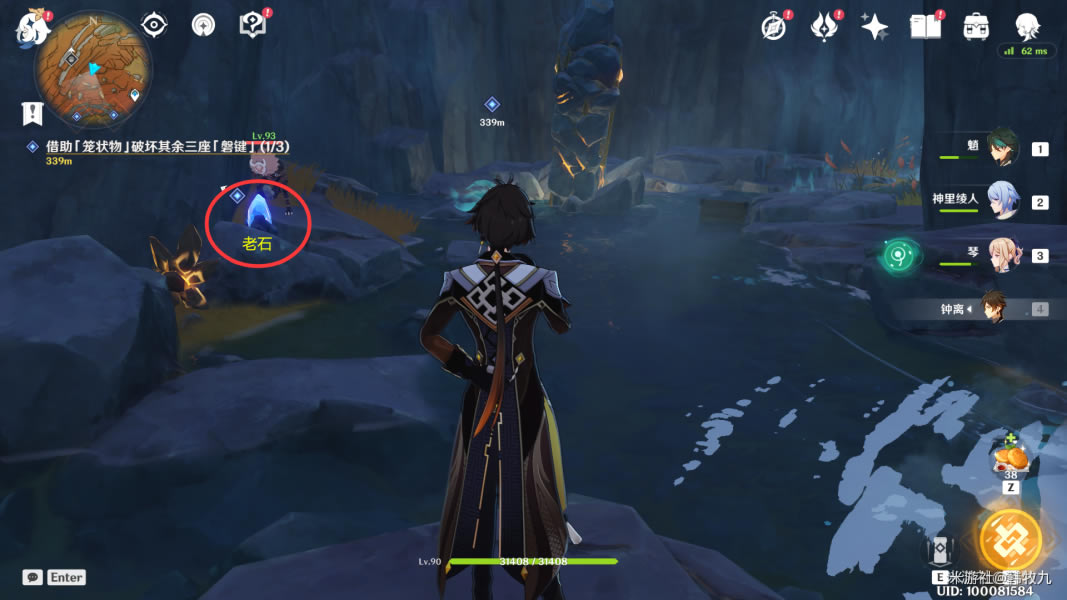
Task: Activate the eye-shaped elemental sight icon
Action: tap(154, 25)
